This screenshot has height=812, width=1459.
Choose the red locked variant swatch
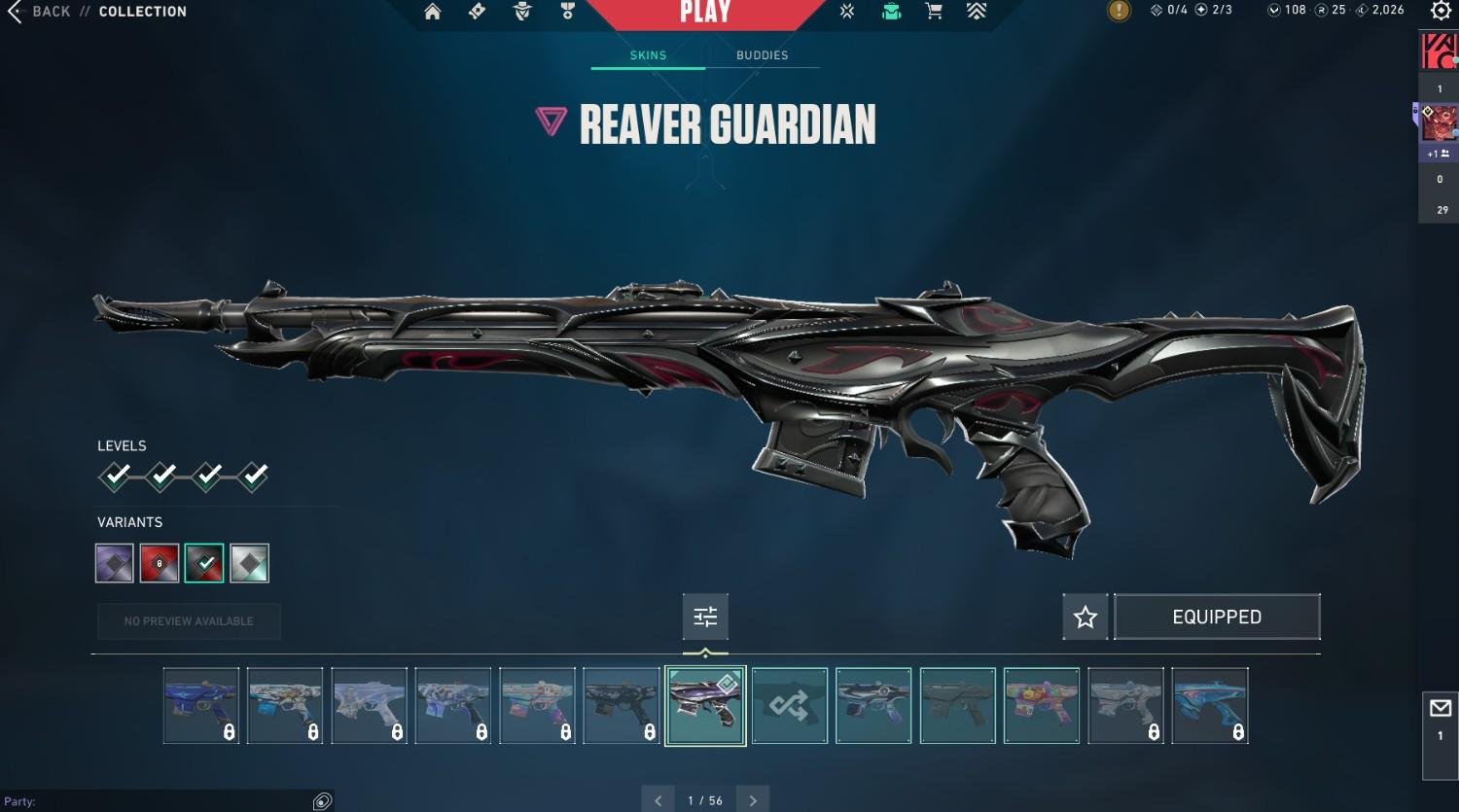(160, 563)
